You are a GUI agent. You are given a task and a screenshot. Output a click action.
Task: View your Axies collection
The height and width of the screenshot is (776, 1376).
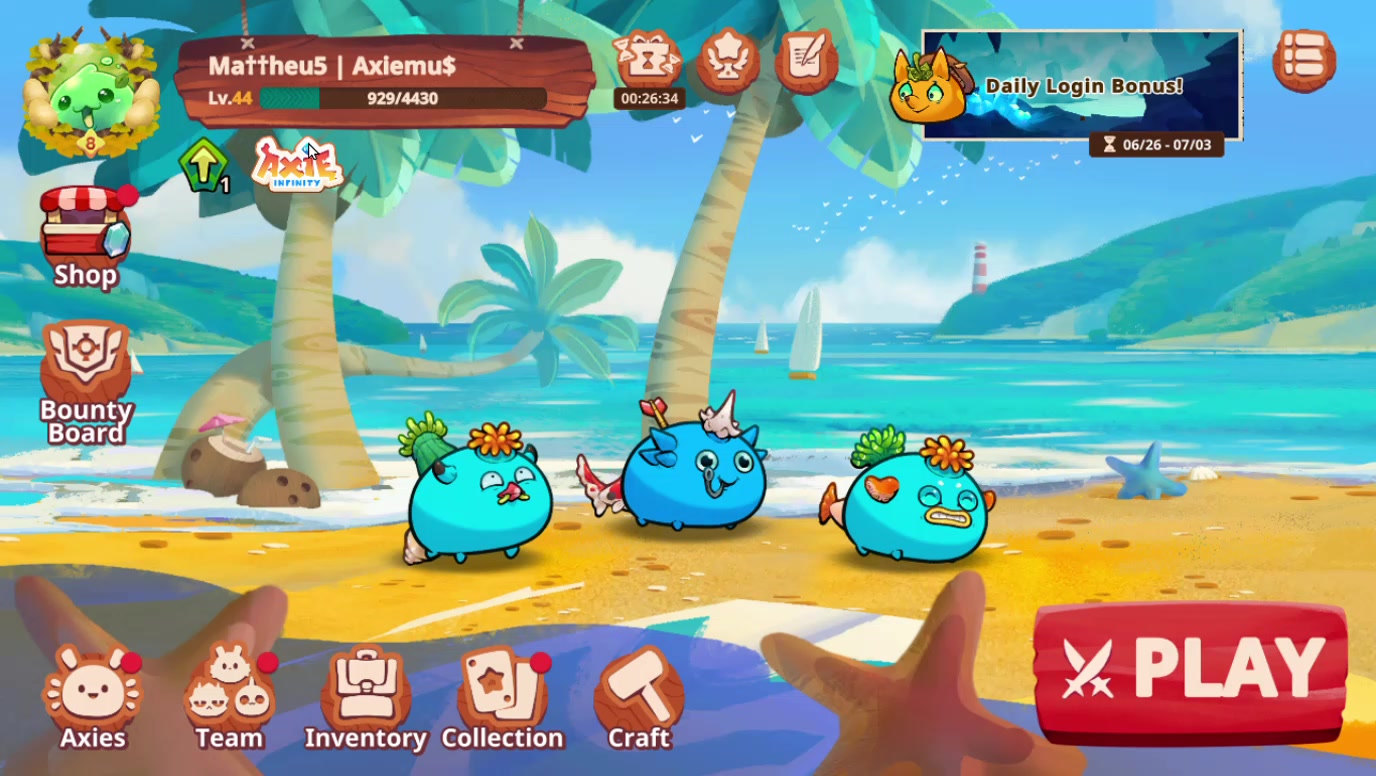pos(92,690)
